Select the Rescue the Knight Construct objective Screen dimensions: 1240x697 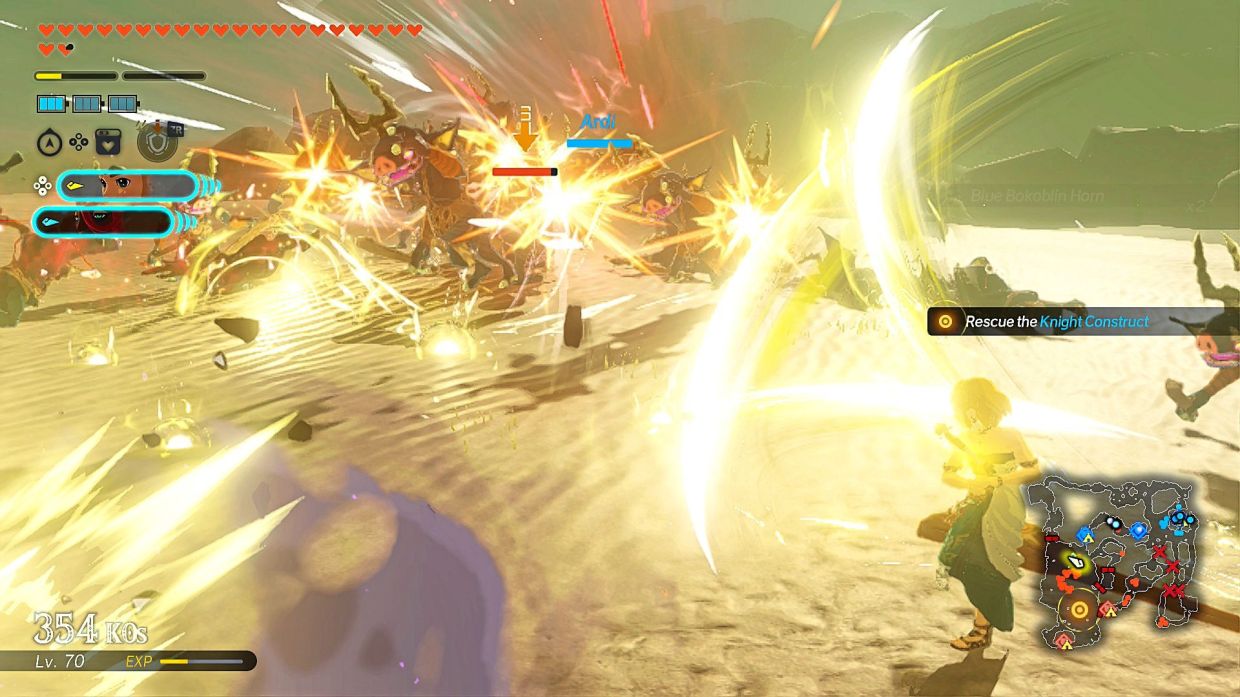(1055, 321)
